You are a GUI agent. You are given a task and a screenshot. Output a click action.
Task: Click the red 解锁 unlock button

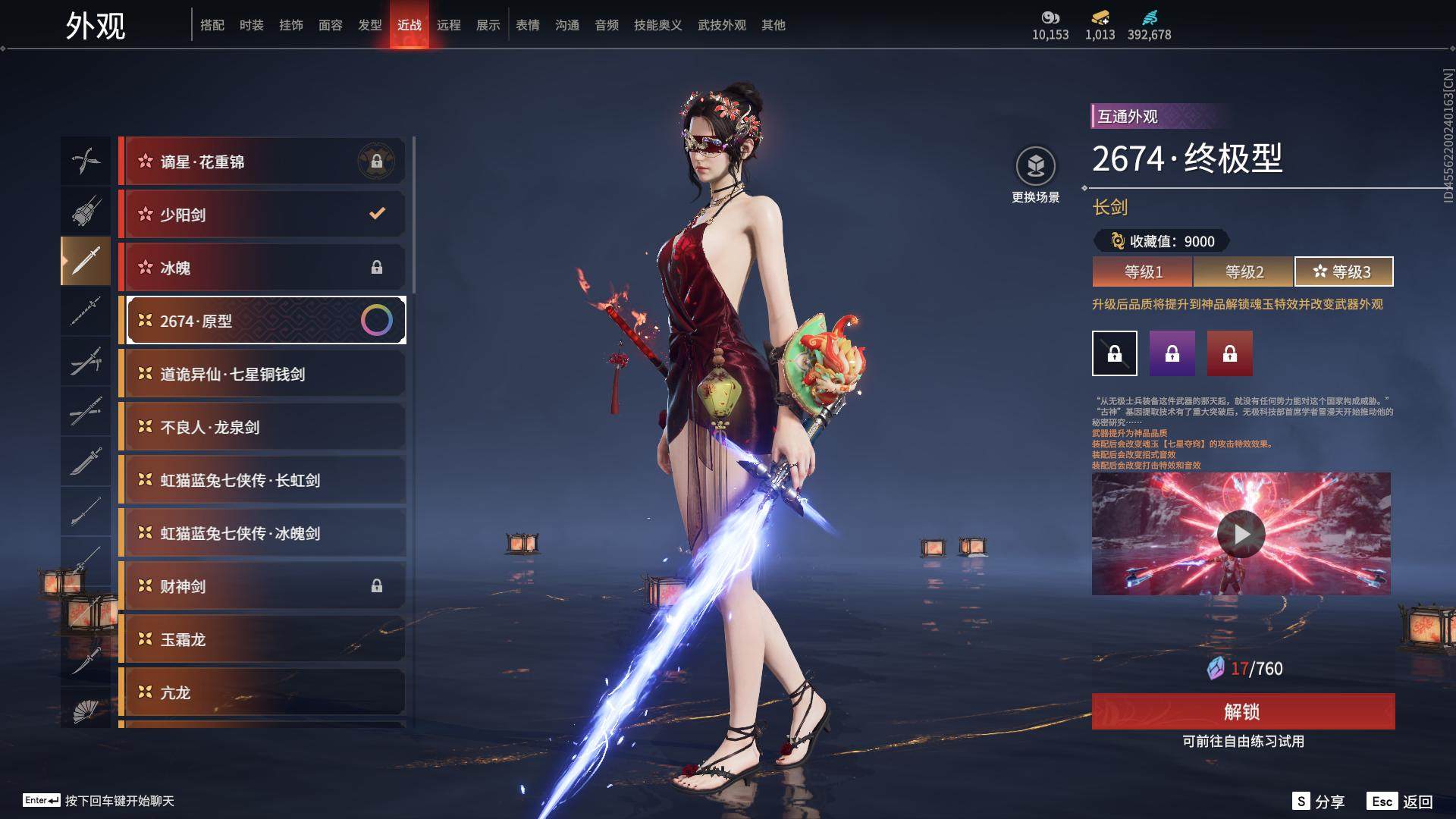tap(1242, 711)
